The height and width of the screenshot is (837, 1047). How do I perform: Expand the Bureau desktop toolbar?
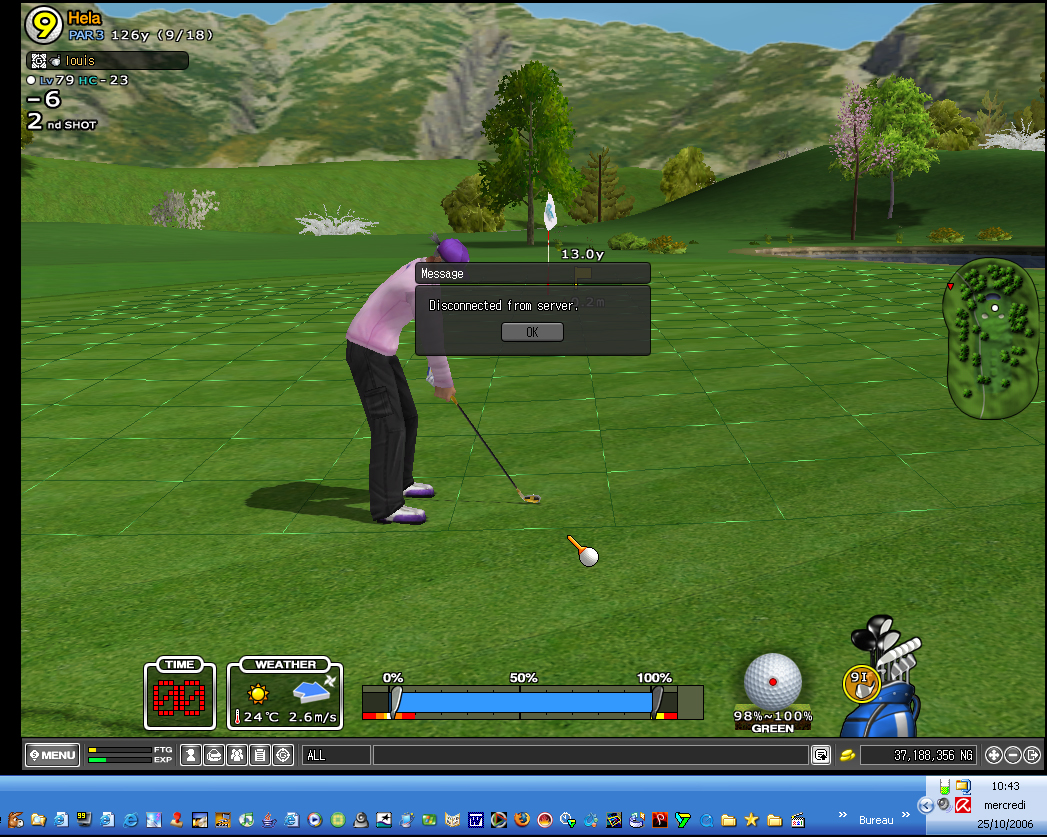[x=843, y=814]
